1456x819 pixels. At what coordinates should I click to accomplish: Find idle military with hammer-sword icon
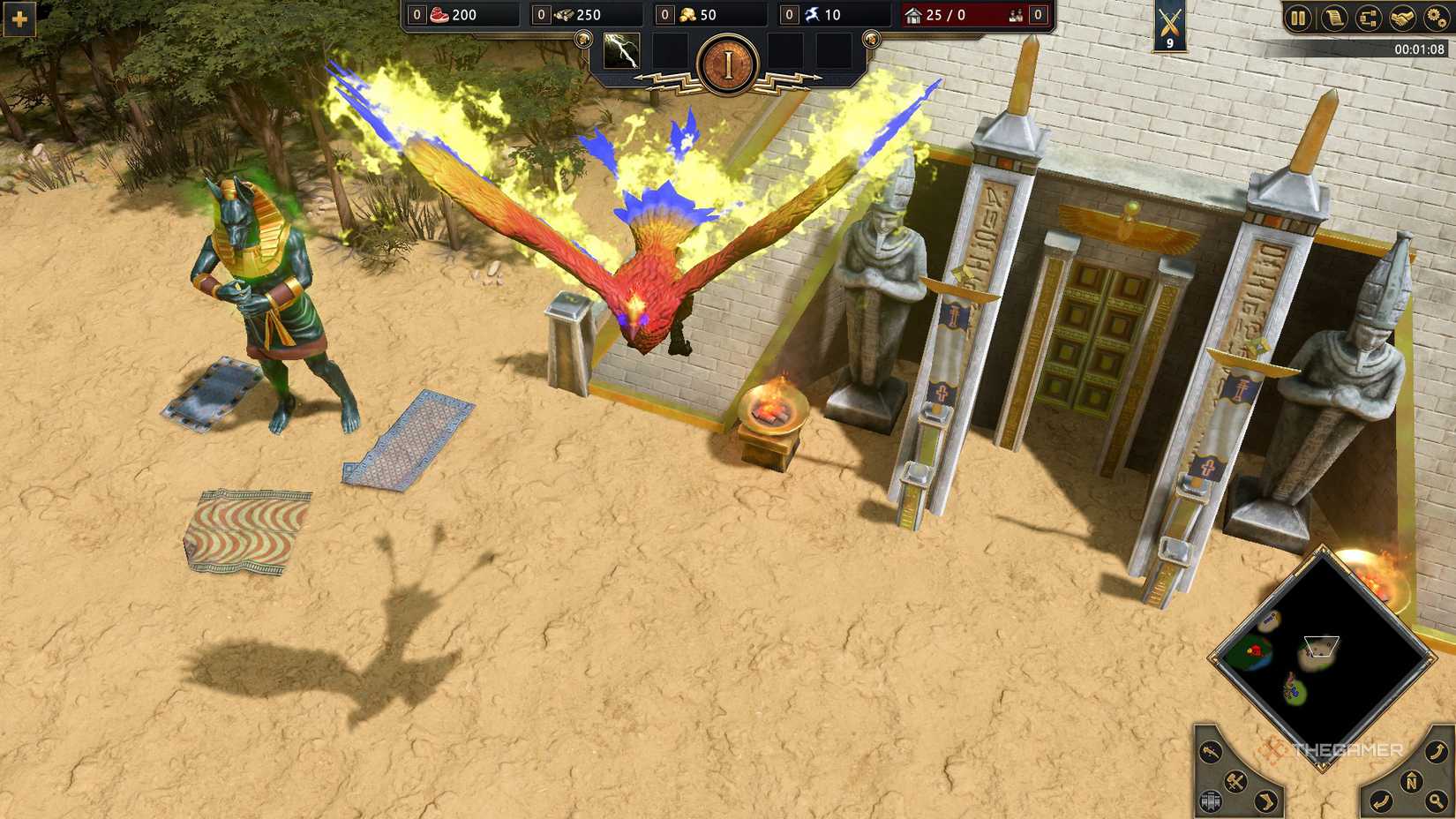[1235, 780]
